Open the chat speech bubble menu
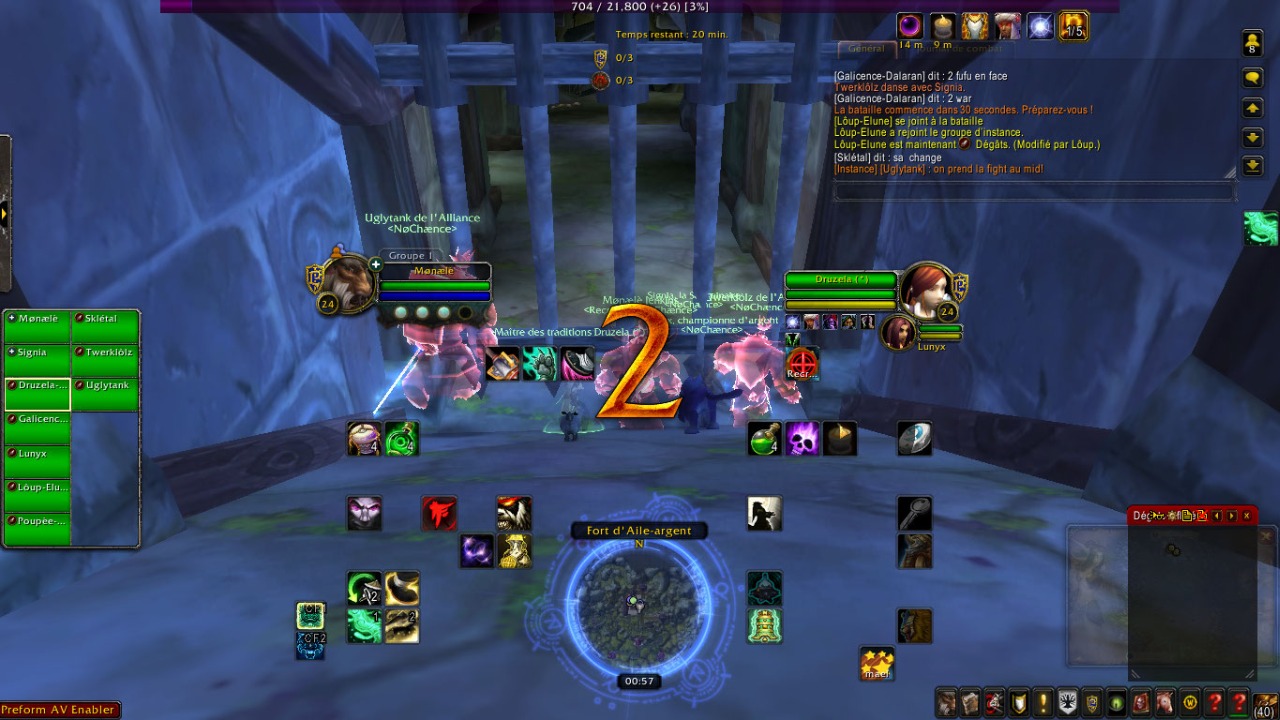The image size is (1280, 720). (x=1252, y=78)
